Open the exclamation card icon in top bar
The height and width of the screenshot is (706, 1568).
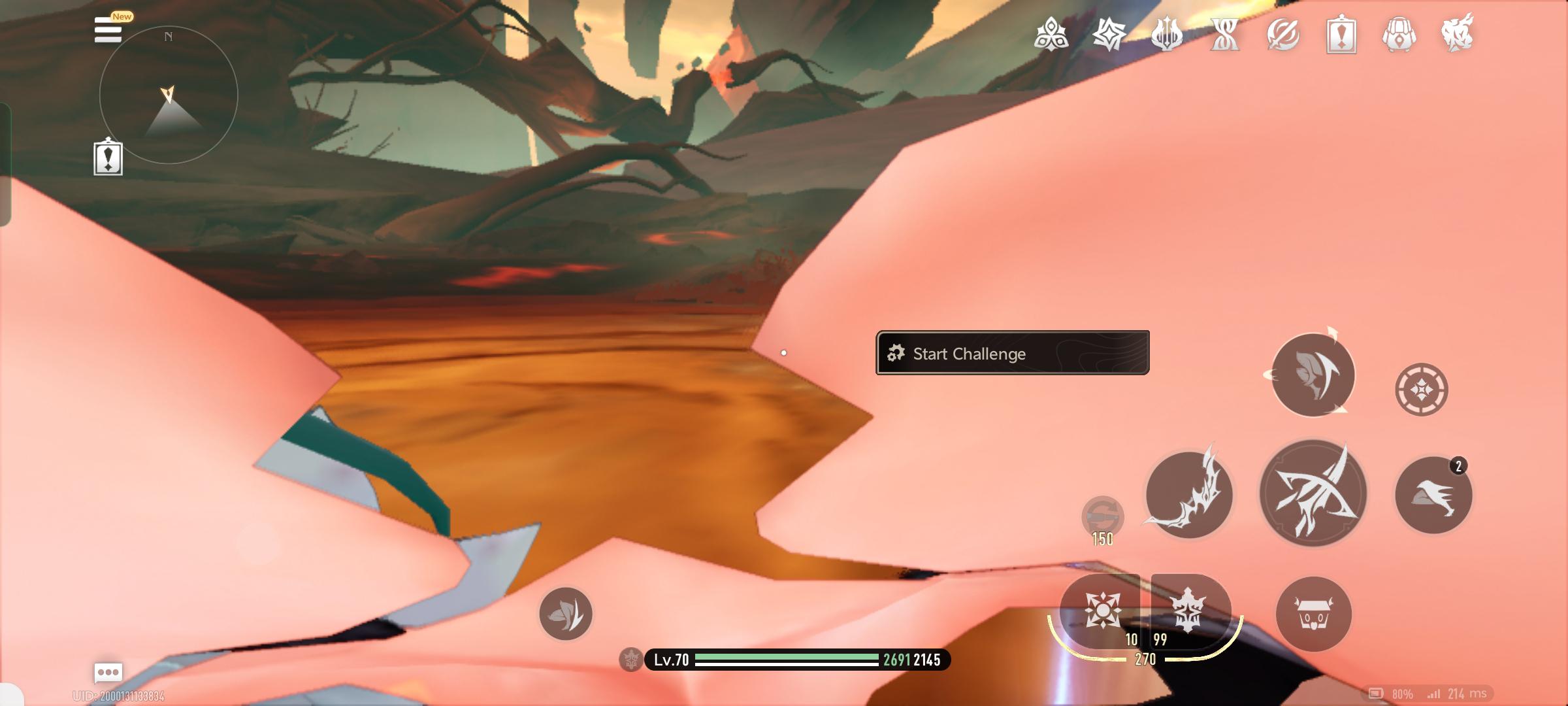[1341, 34]
